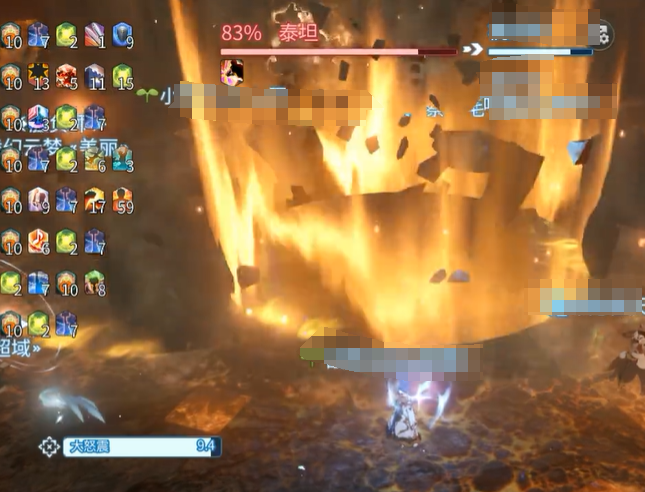Select the green status icon showing 8

click(x=94, y=282)
